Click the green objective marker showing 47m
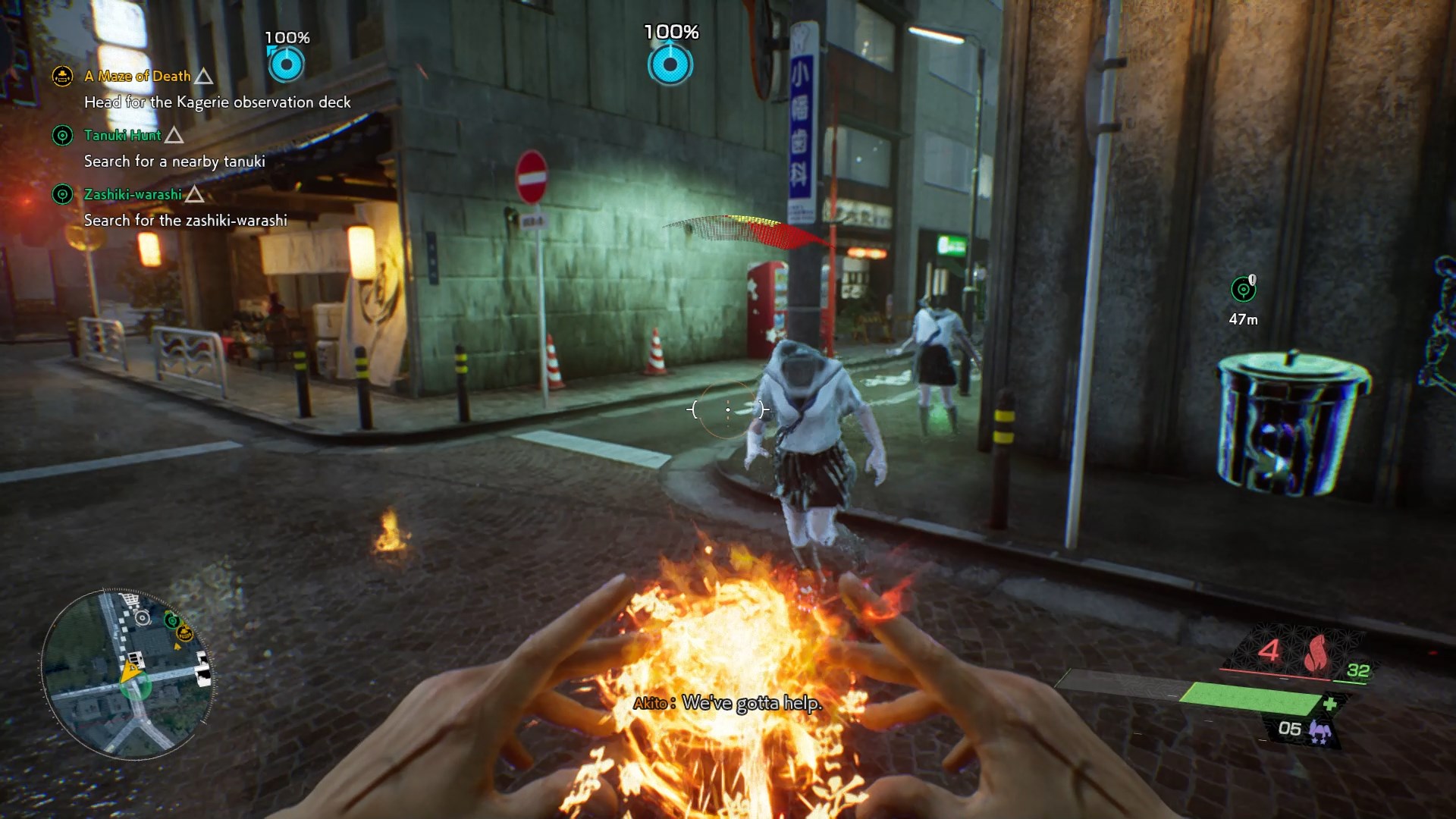Screen dimensions: 1456x819 tap(1243, 289)
